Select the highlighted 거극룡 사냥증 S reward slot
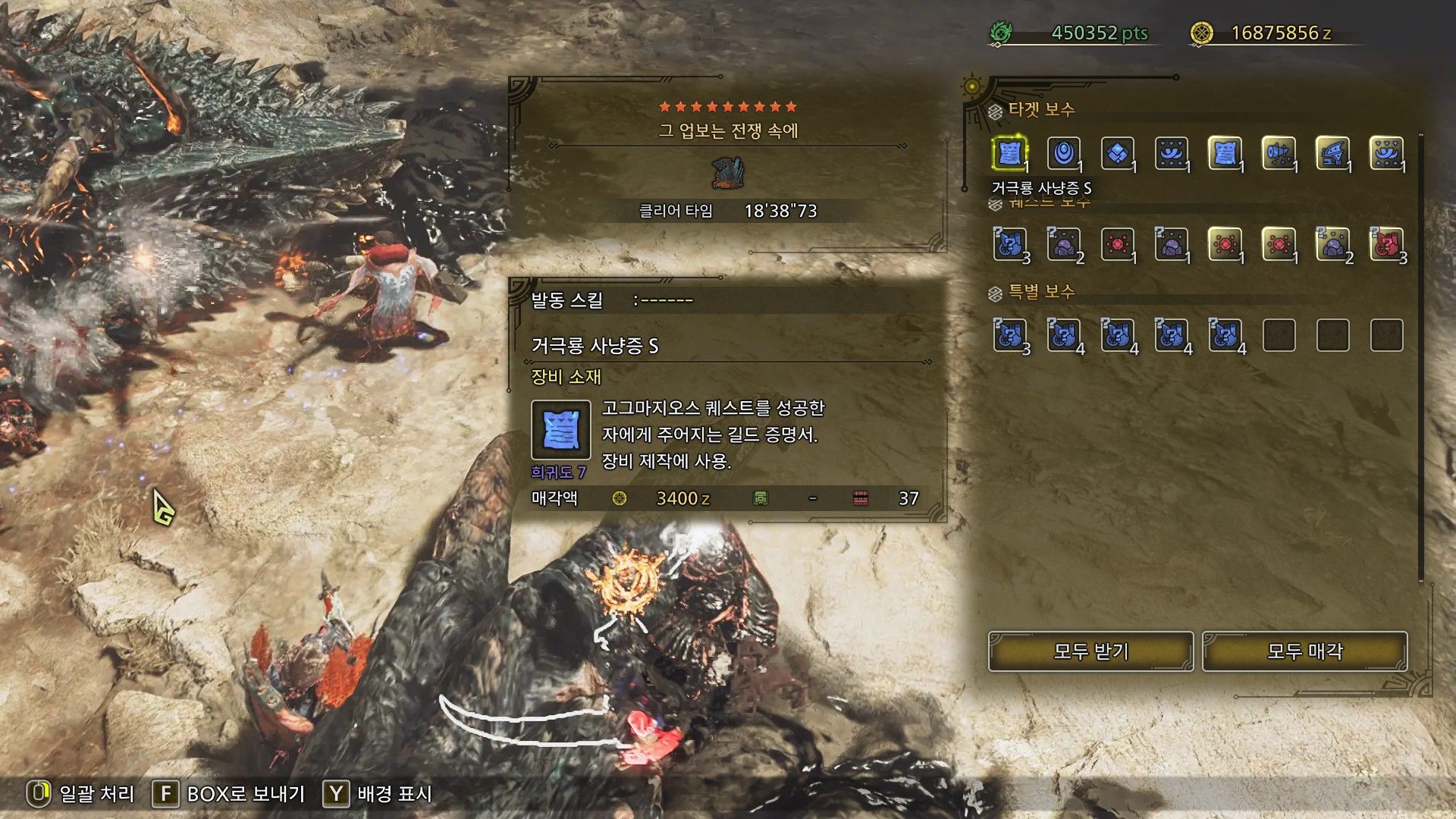The image size is (1456, 819). pos(1009,154)
